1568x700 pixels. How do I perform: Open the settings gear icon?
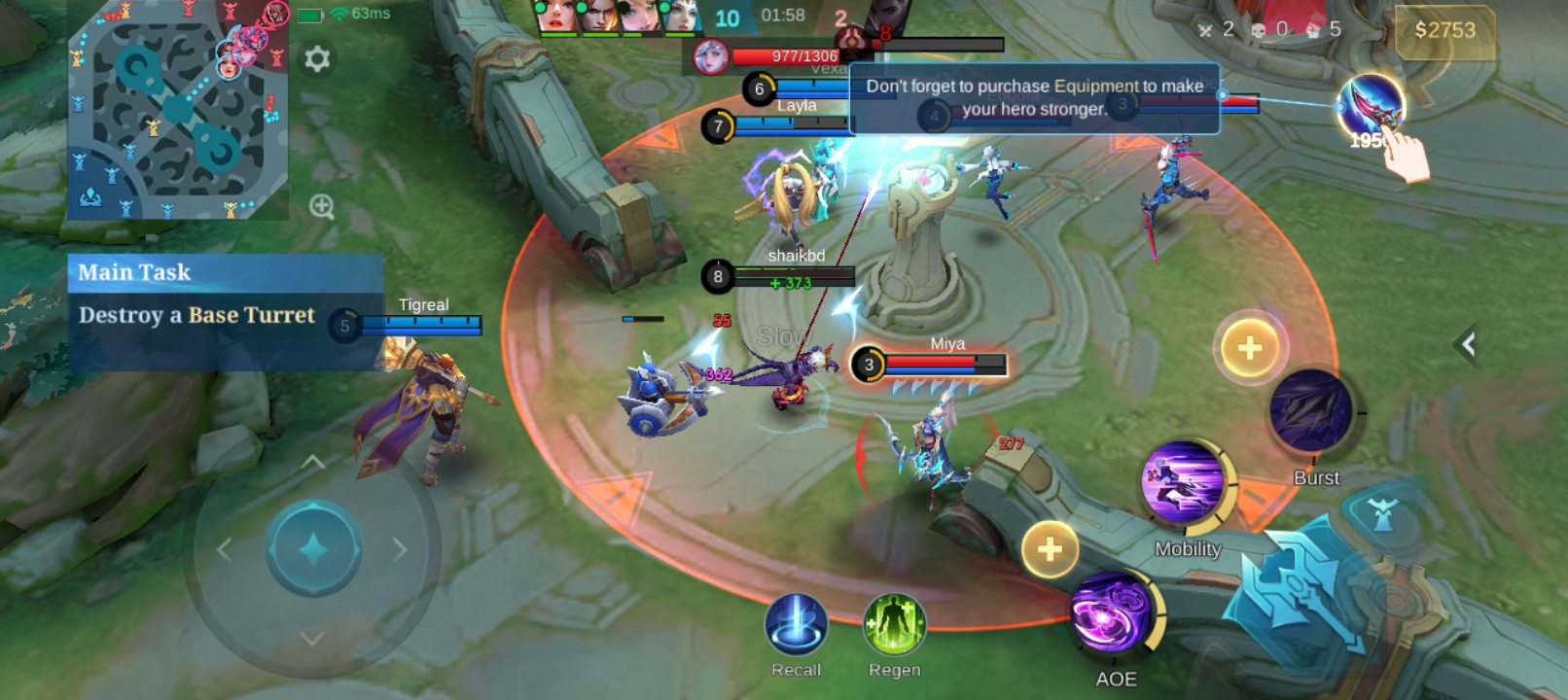tap(317, 59)
